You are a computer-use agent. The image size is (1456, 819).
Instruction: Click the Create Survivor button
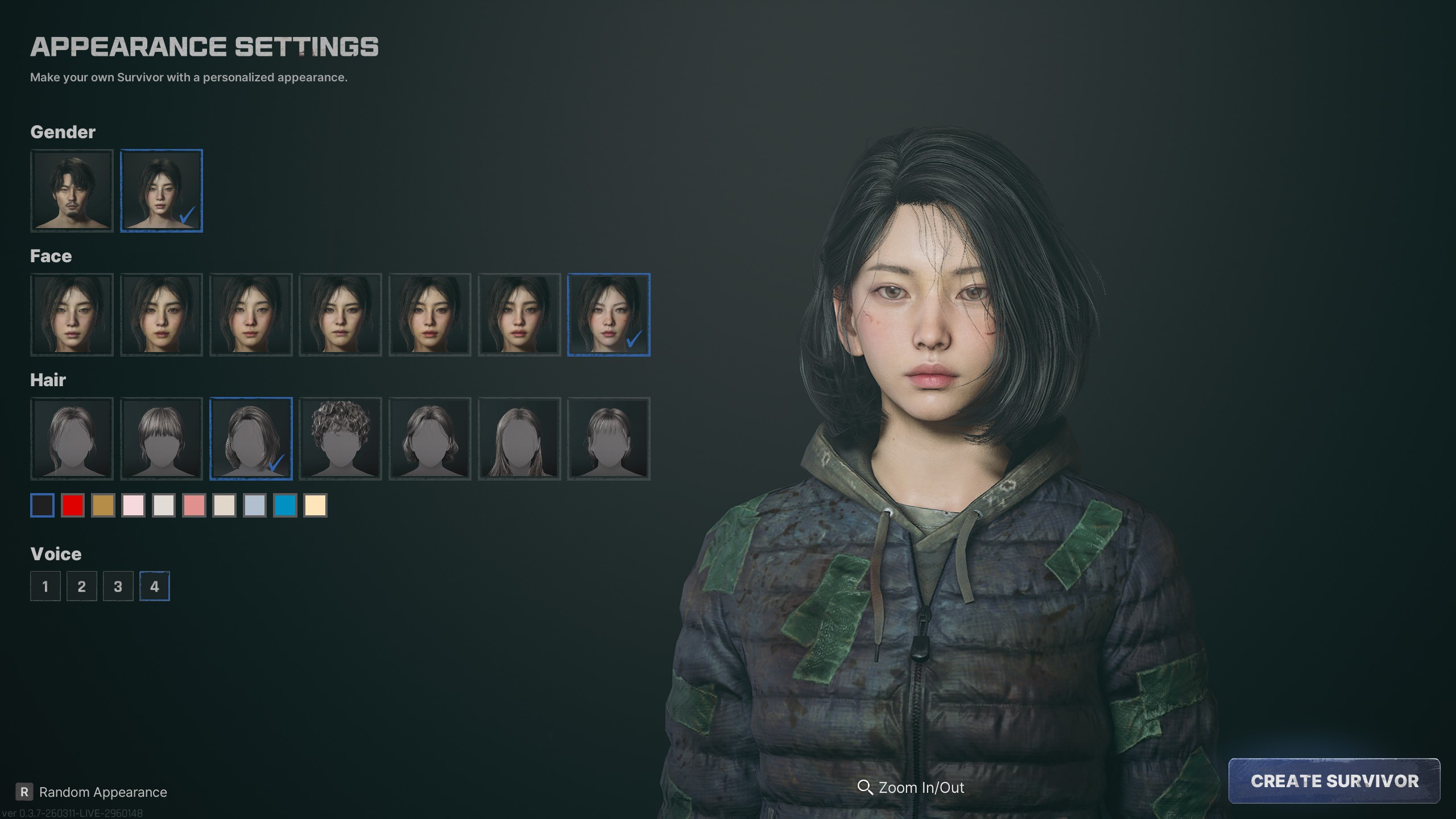tap(1334, 780)
